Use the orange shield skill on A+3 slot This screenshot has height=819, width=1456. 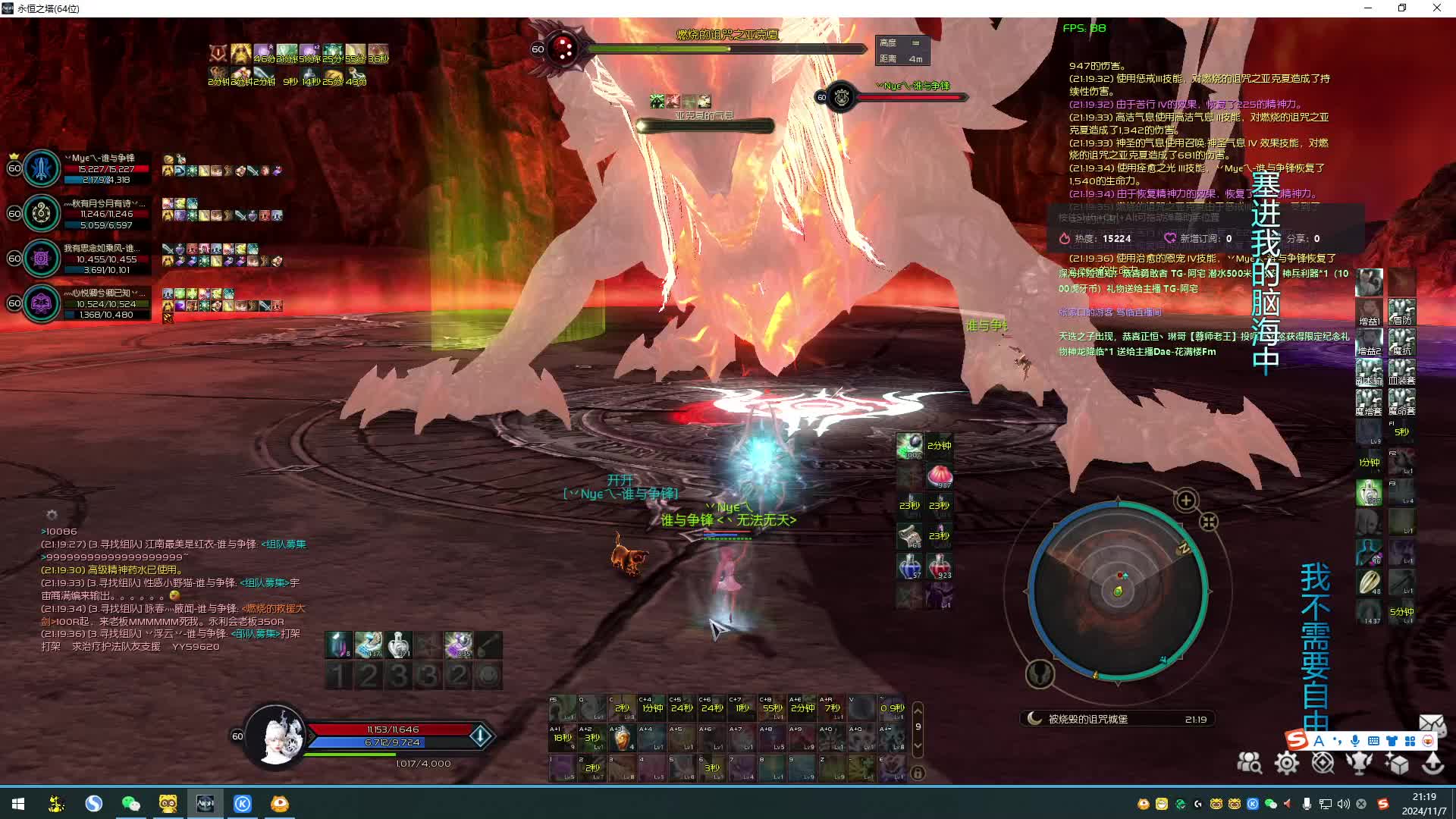click(x=622, y=738)
